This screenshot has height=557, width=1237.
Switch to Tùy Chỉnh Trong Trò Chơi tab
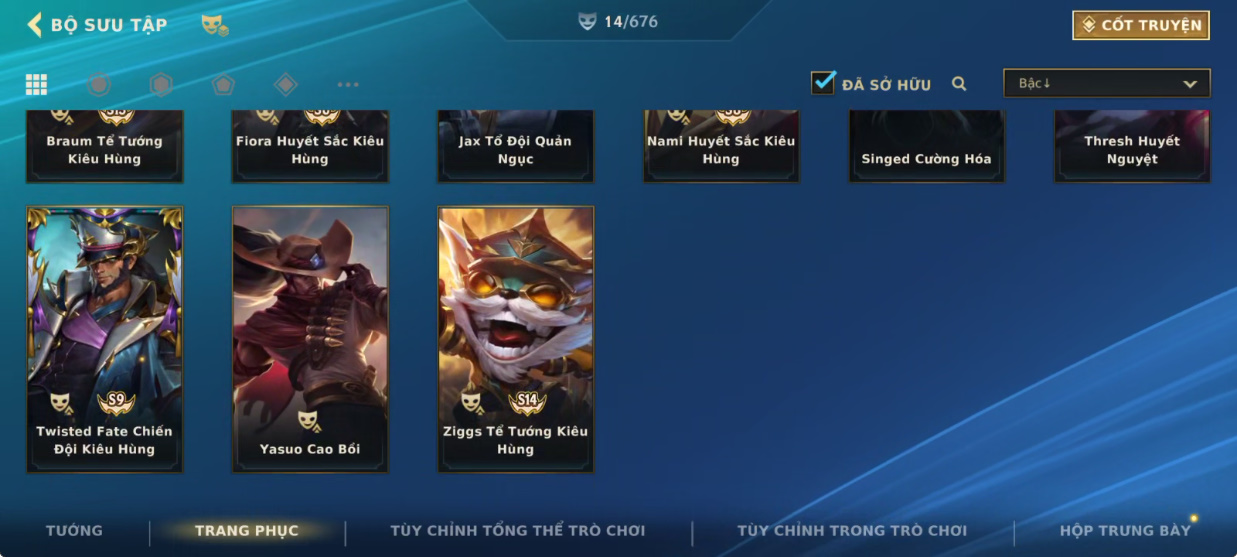[x=852, y=531]
